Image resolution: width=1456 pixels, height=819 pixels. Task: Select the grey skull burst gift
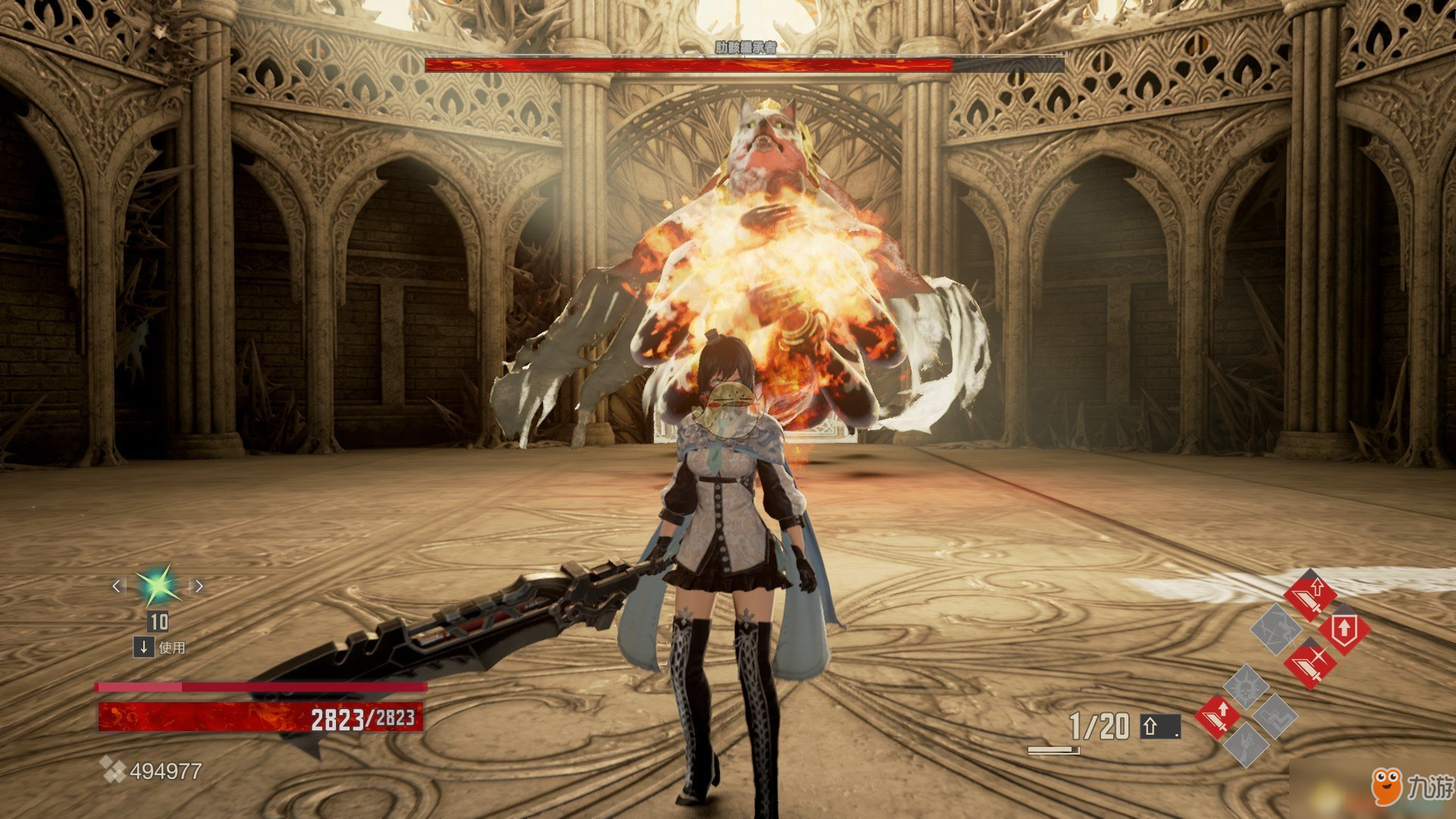[x=1245, y=687]
